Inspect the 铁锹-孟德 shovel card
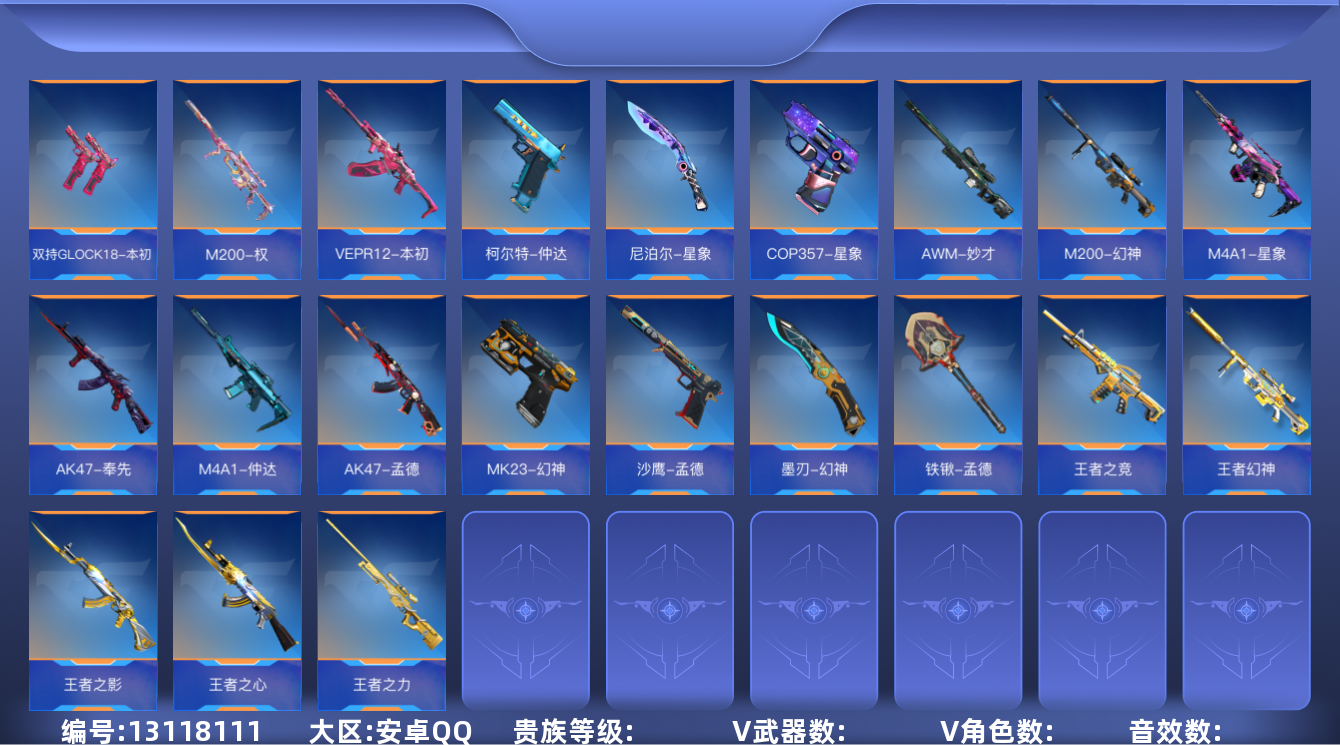Image resolution: width=1340 pixels, height=745 pixels. point(958,395)
